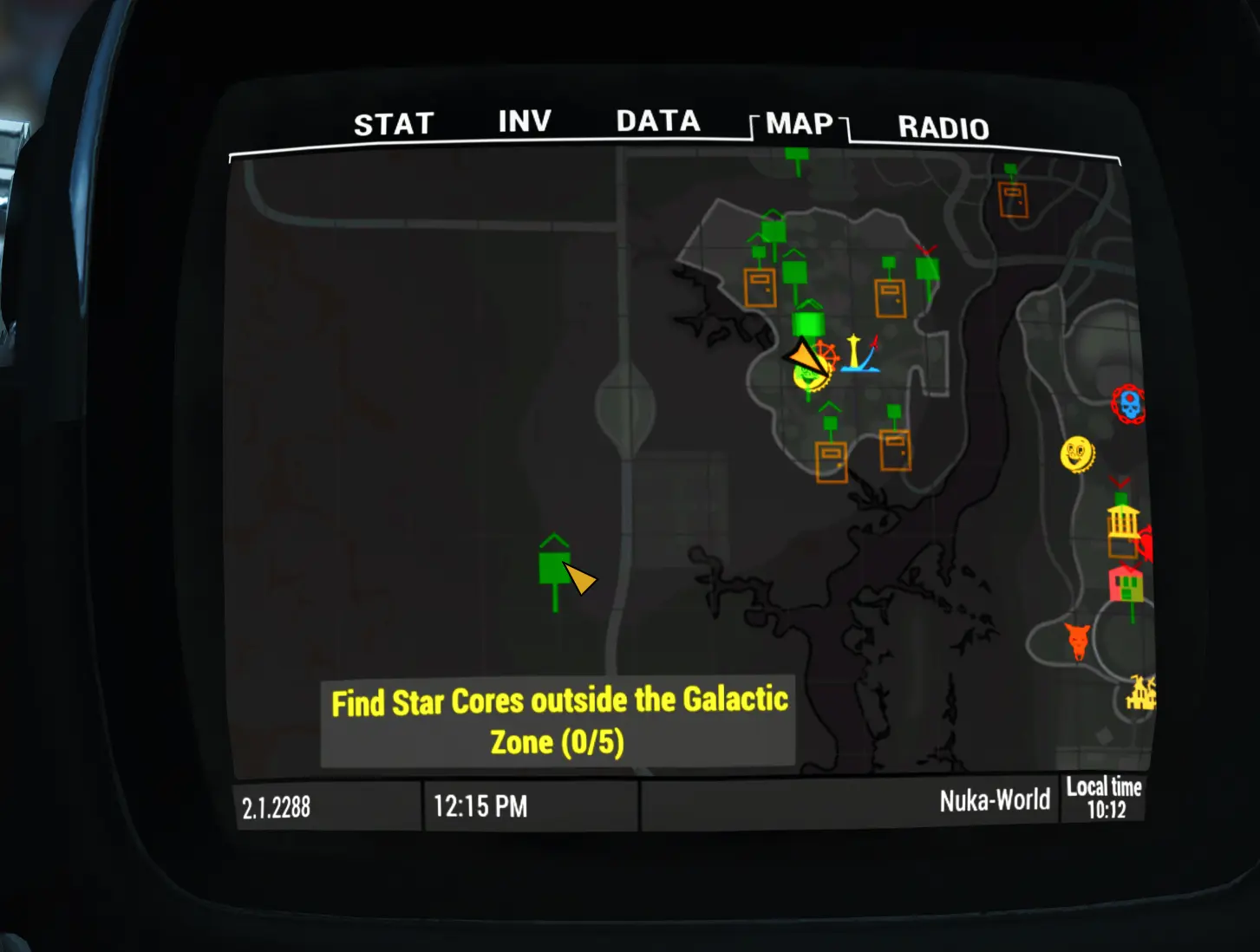Click the smiling yellow bottle cap marker
Screen dimensions: 1260x952
tap(1077, 453)
